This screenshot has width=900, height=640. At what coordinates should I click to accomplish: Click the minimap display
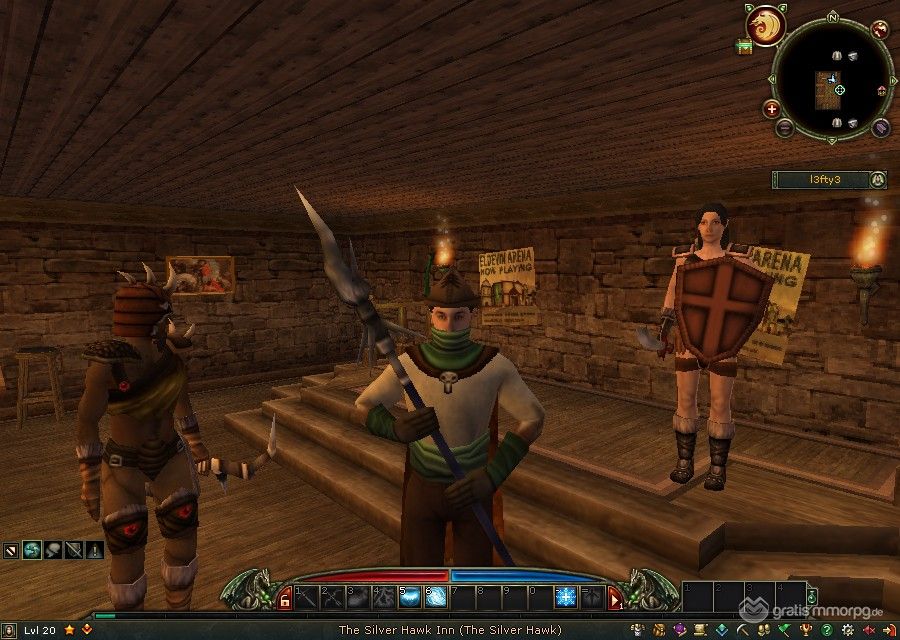(x=831, y=78)
